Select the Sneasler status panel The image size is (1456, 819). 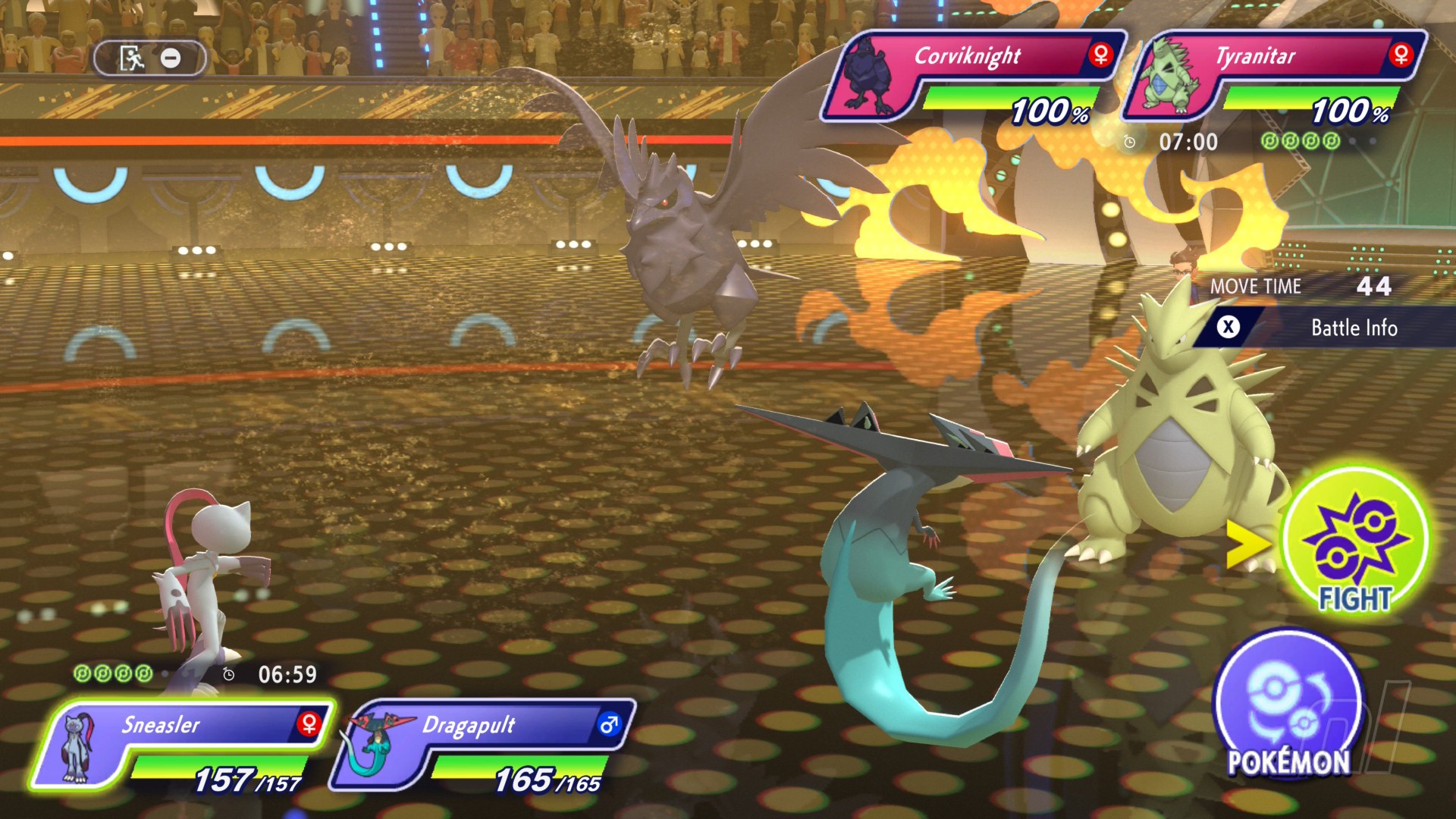tap(182, 747)
